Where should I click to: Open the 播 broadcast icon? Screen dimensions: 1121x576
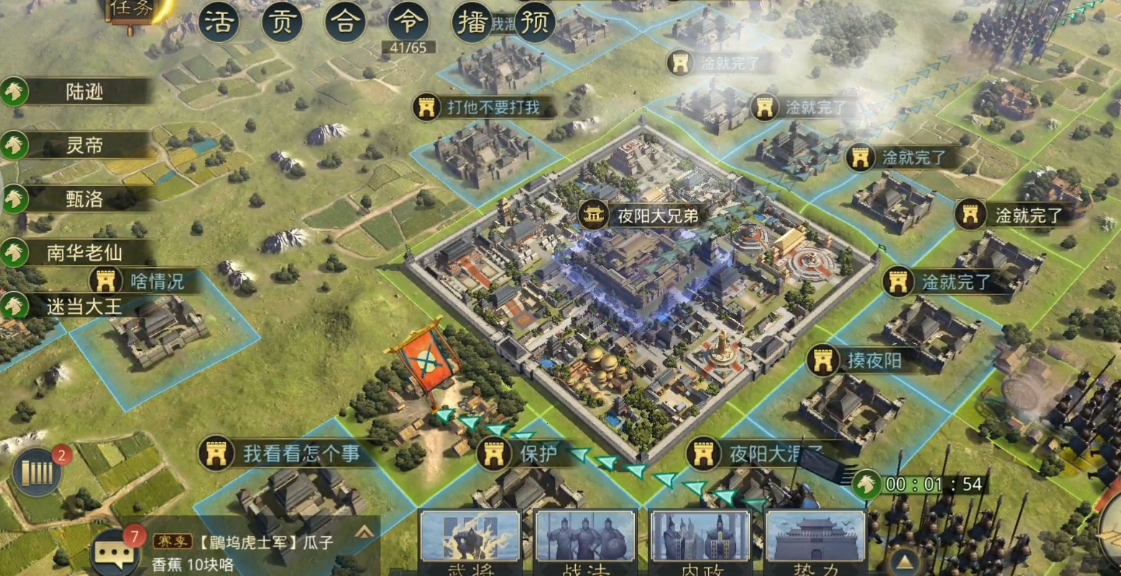click(472, 21)
